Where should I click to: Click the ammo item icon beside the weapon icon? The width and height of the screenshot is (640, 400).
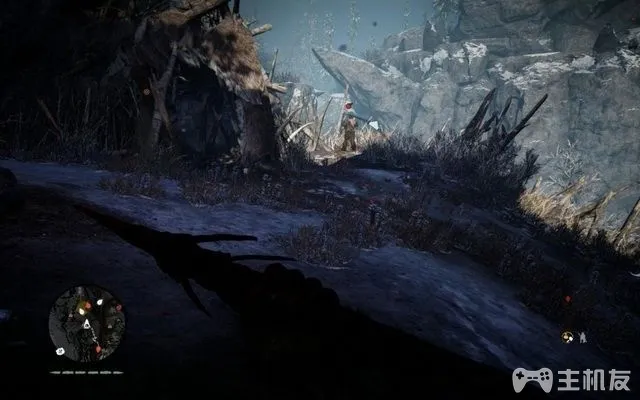582,338
